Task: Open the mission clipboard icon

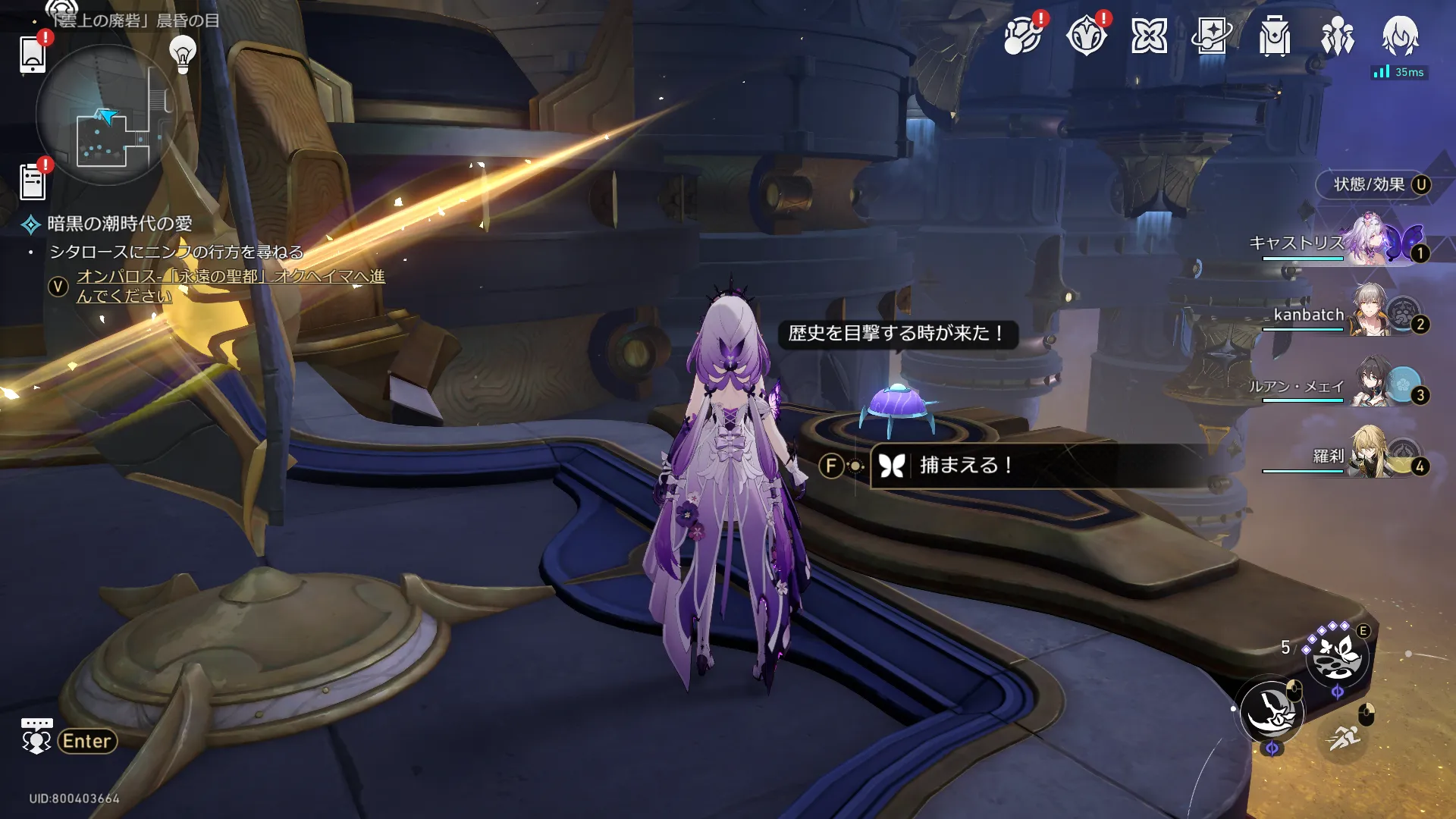Action: [x=33, y=182]
